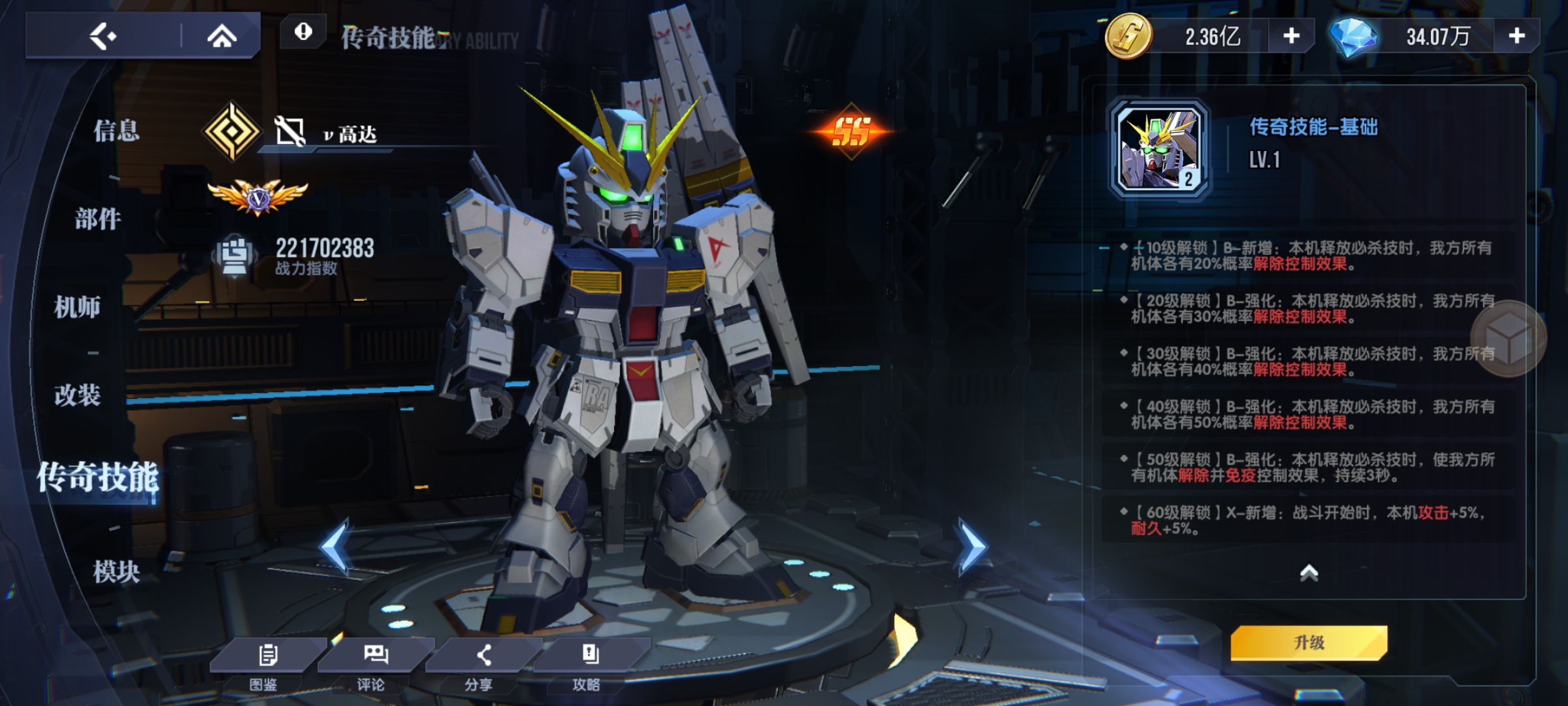Switch to the 部件 tab
The width and height of the screenshot is (1568, 706).
point(98,219)
